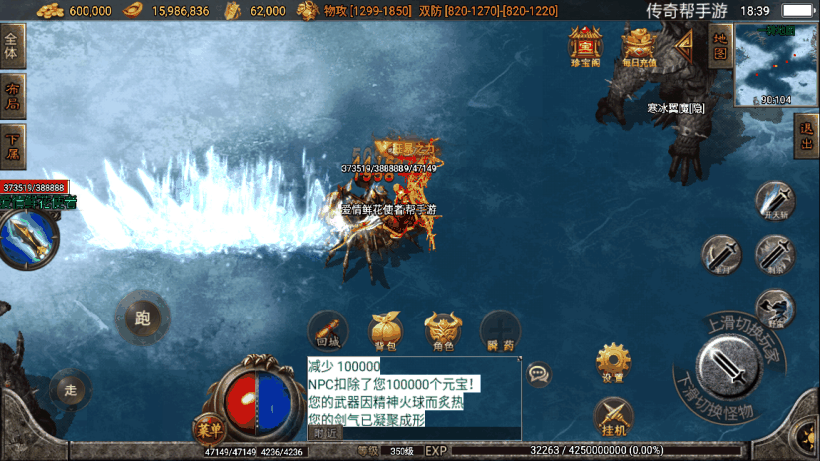Toggle 挂机 auto-battle
Viewport: 820px width, 461px height.
click(613, 415)
